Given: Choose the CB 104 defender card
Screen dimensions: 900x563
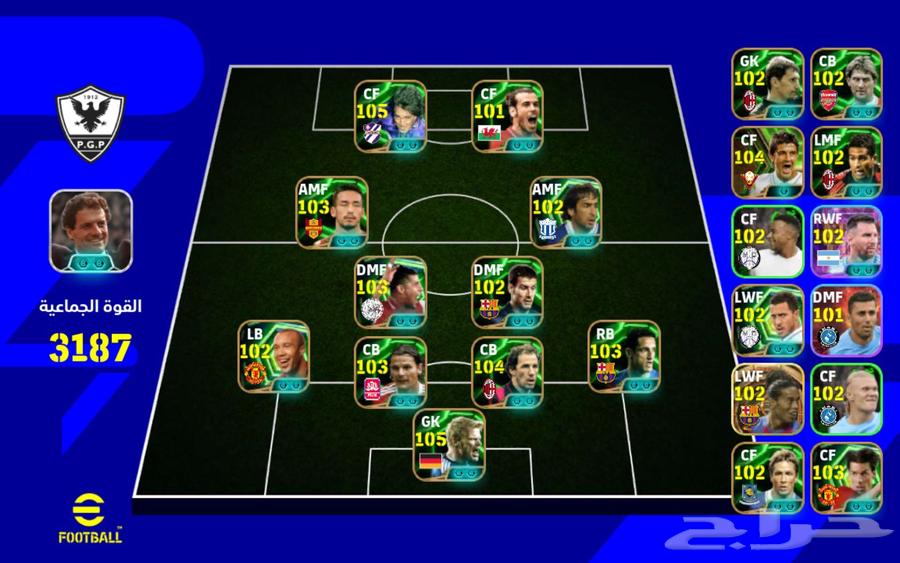Looking at the screenshot, I should pos(507,372).
